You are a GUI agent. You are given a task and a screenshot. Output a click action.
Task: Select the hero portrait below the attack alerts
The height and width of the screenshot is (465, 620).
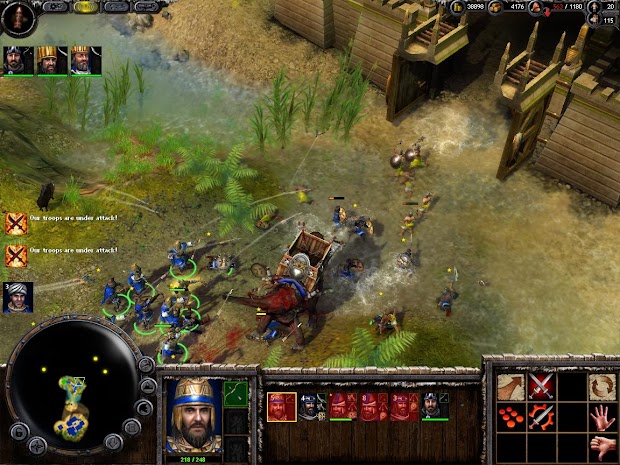[17, 297]
